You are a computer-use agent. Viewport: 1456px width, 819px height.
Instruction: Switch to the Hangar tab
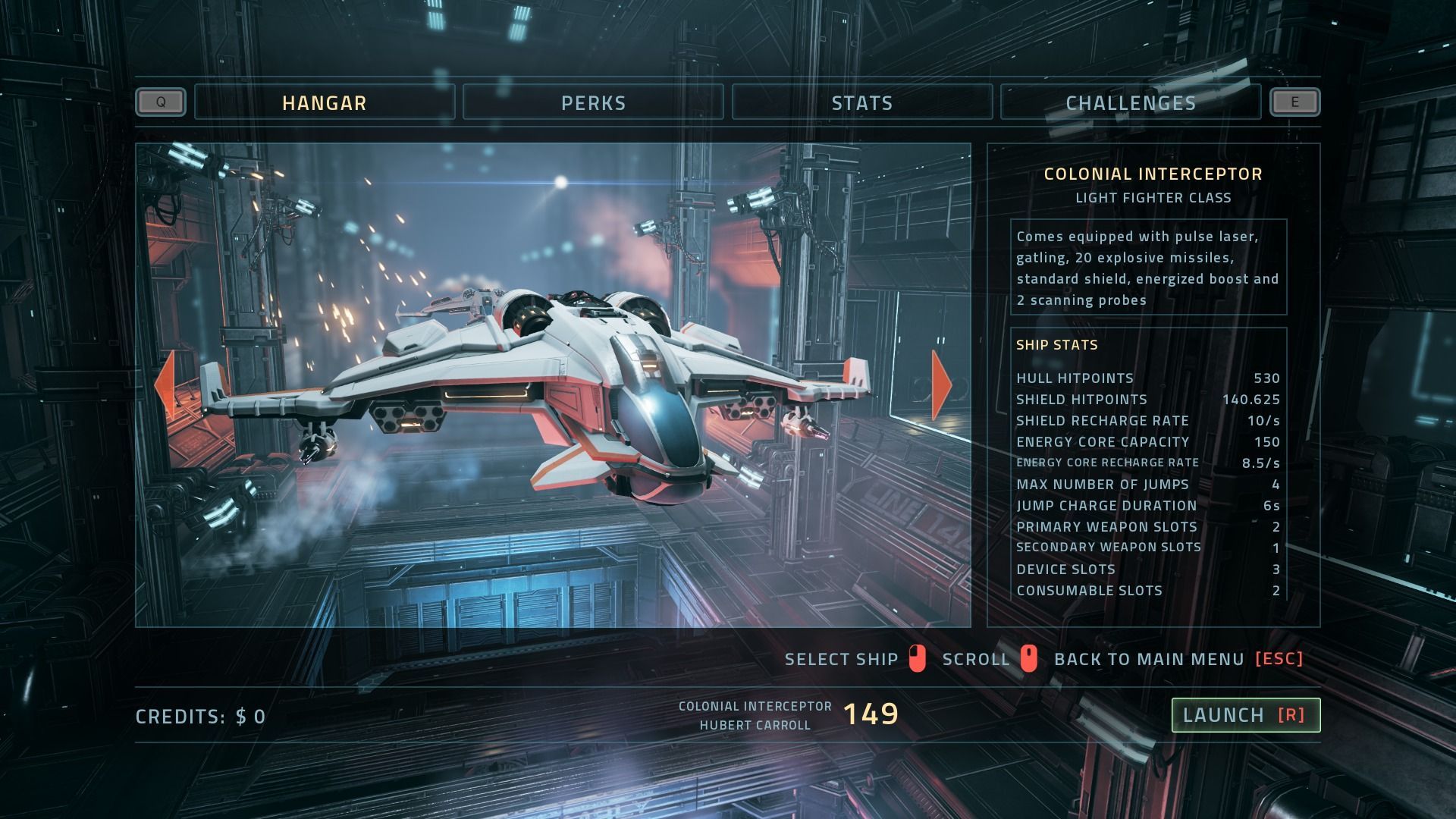click(x=325, y=102)
